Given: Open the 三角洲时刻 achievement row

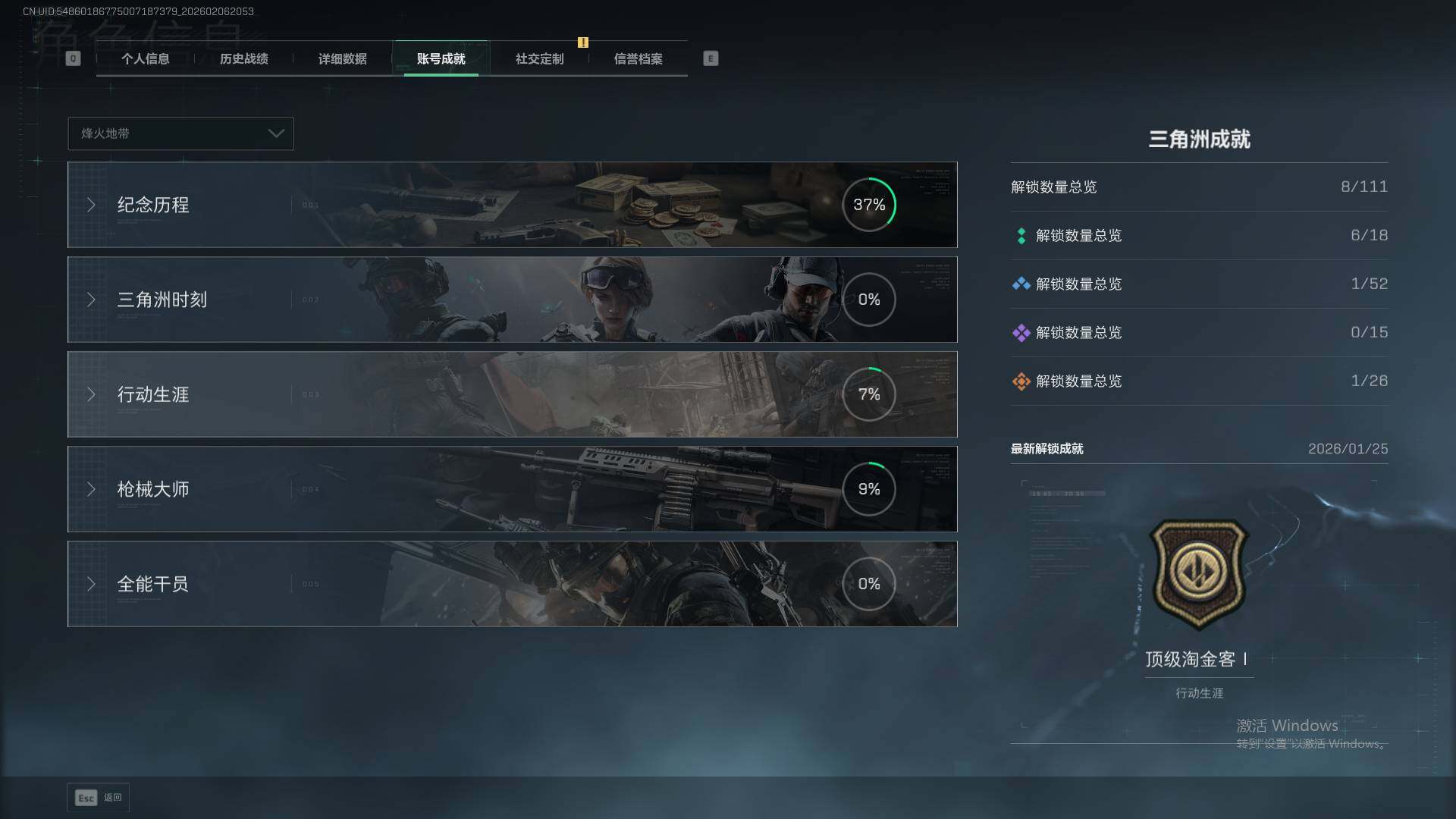Looking at the screenshot, I should point(512,300).
